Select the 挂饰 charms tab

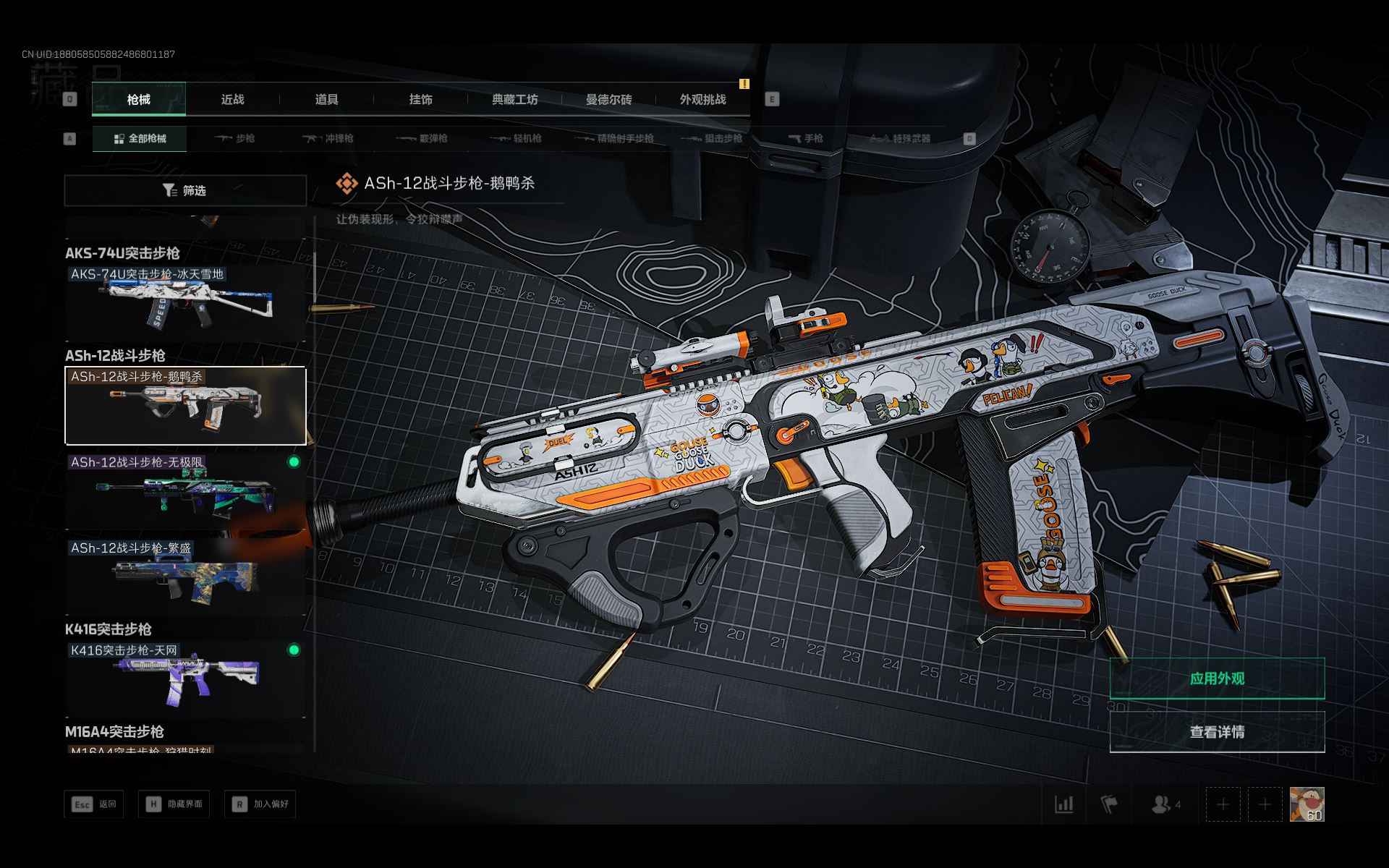click(x=420, y=100)
